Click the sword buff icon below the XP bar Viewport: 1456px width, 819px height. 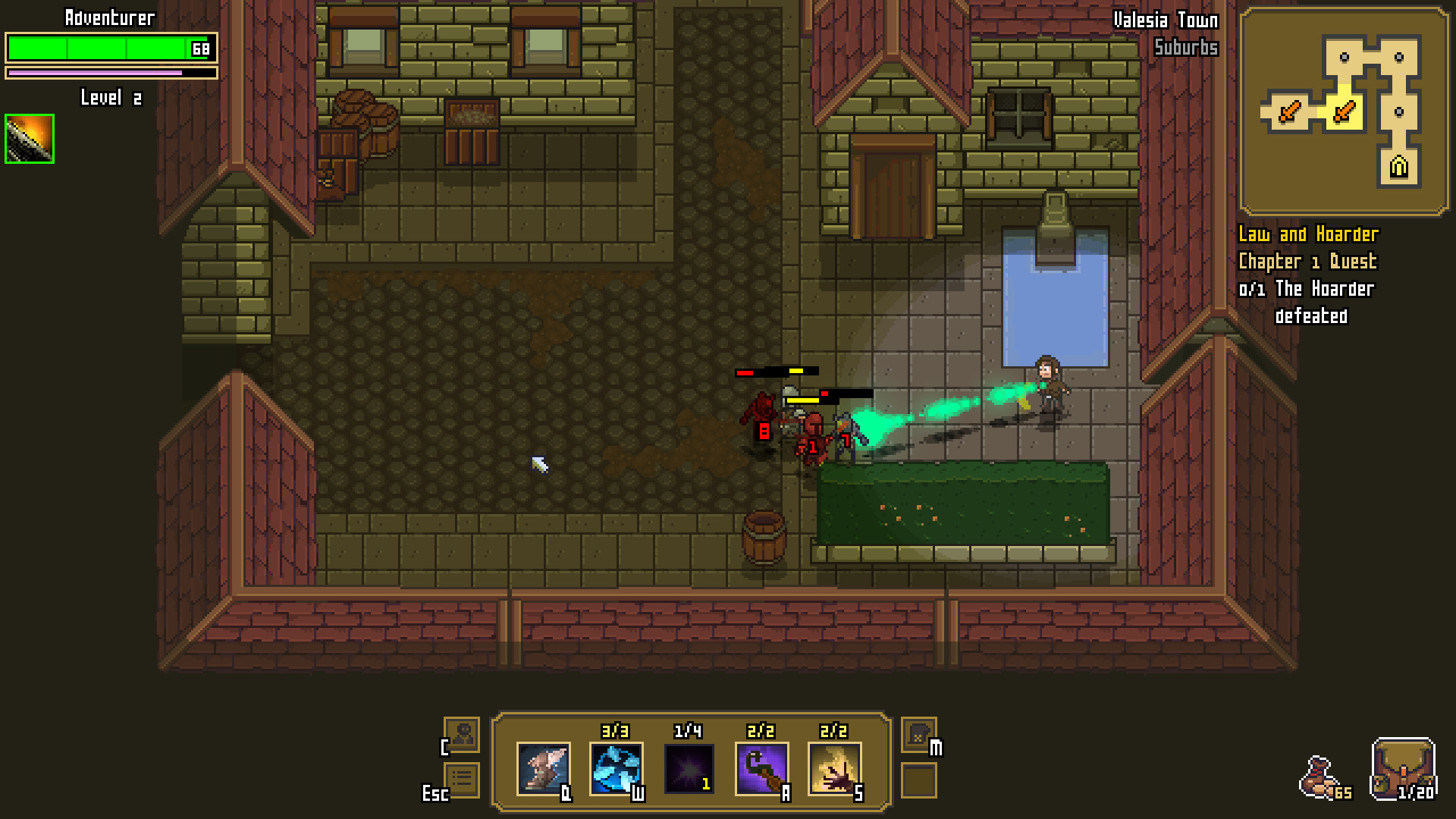coord(28,138)
